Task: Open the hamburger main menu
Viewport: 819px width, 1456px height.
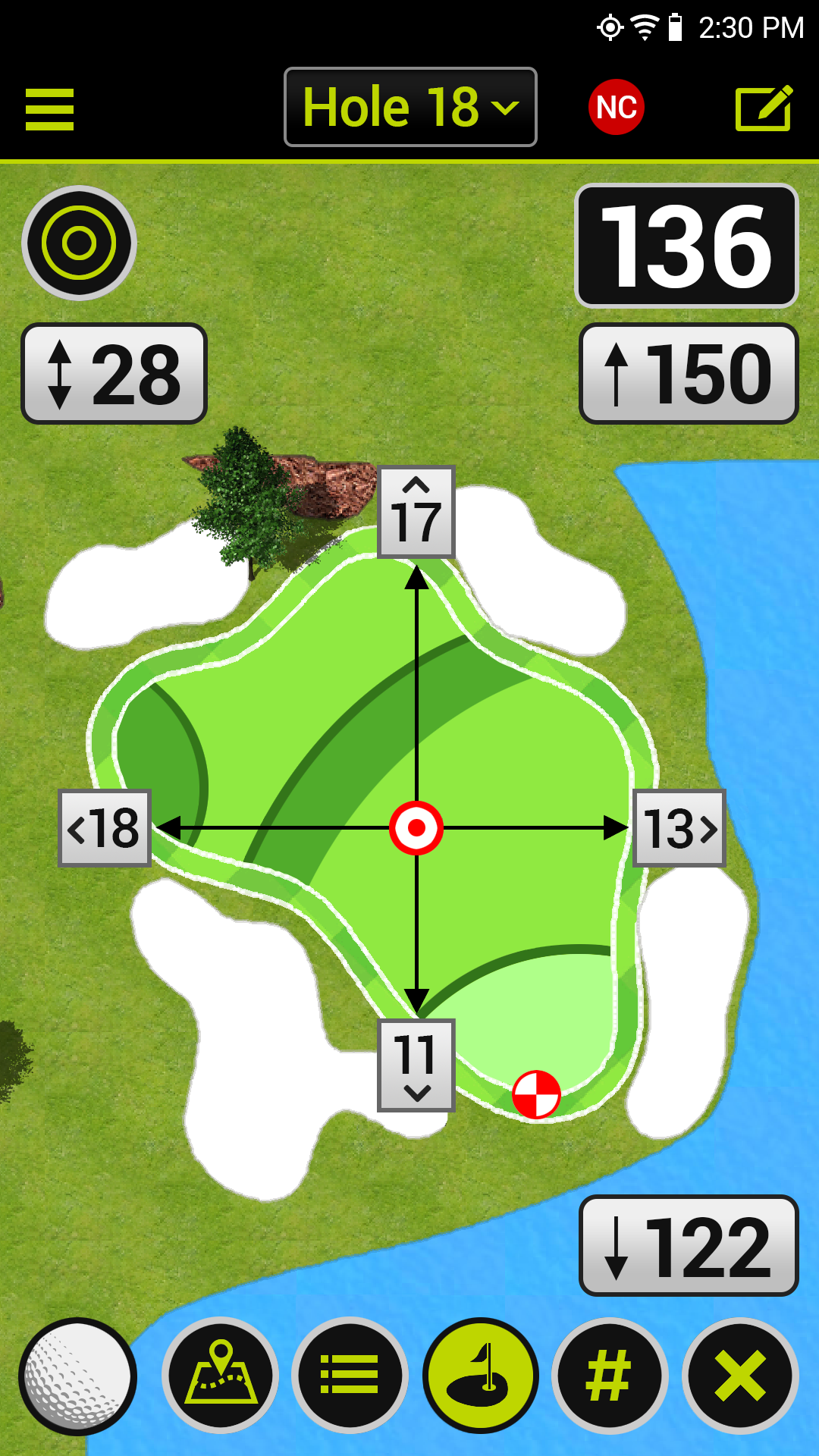Action: click(49, 109)
